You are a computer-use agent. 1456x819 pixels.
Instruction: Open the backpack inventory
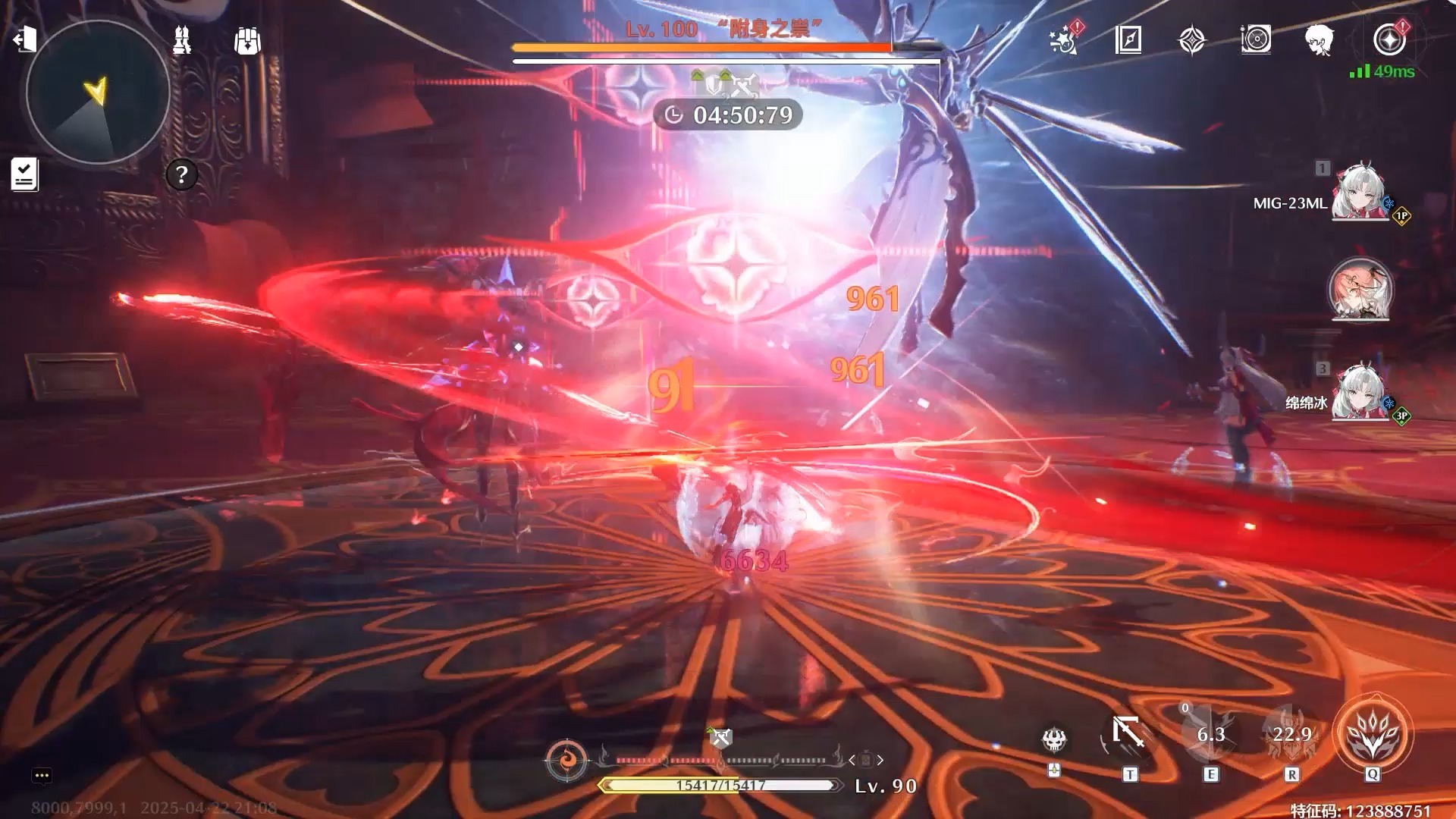pos(247,41)
